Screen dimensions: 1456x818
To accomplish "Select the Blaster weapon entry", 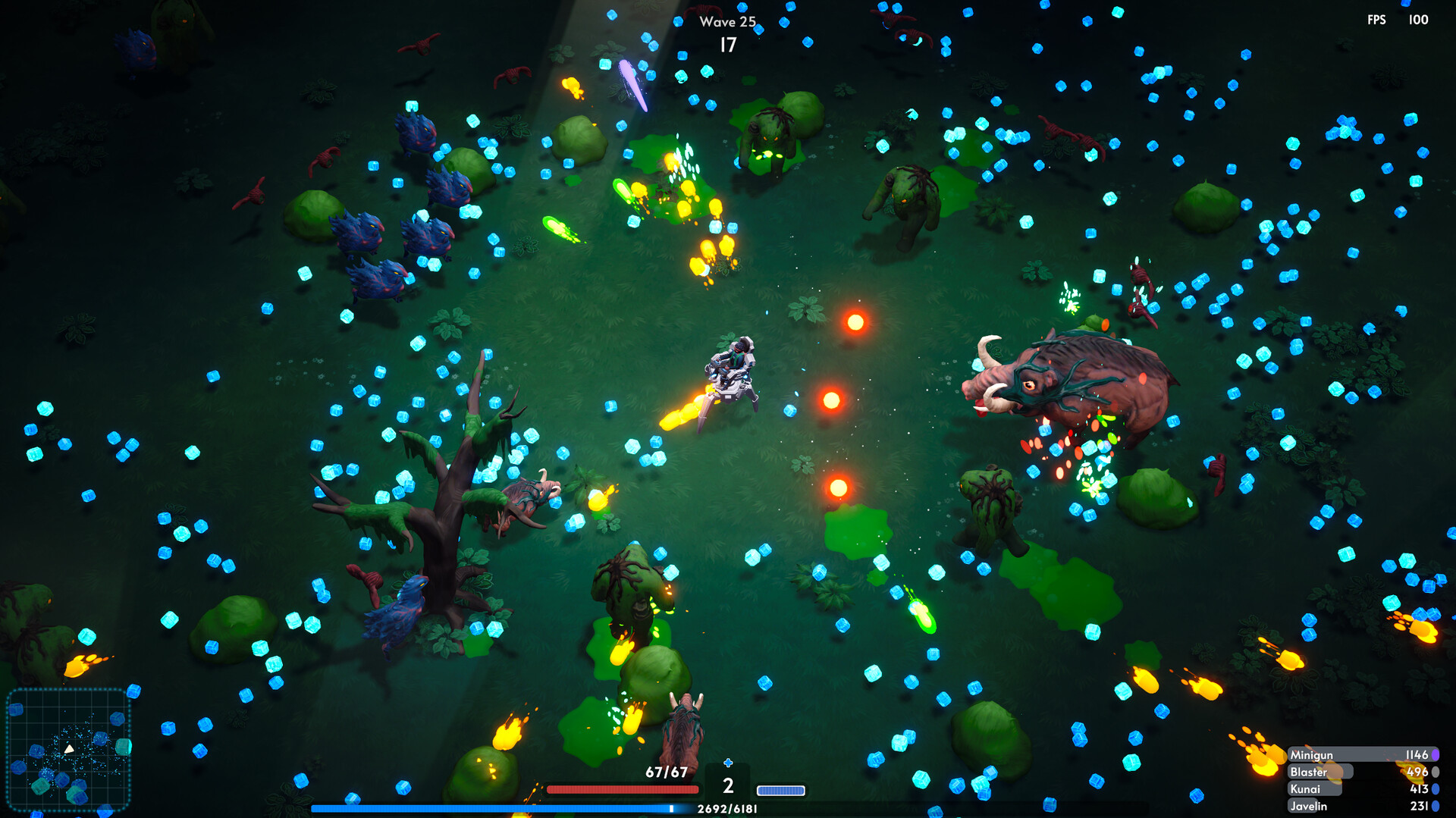I will tap(1319, 772).
